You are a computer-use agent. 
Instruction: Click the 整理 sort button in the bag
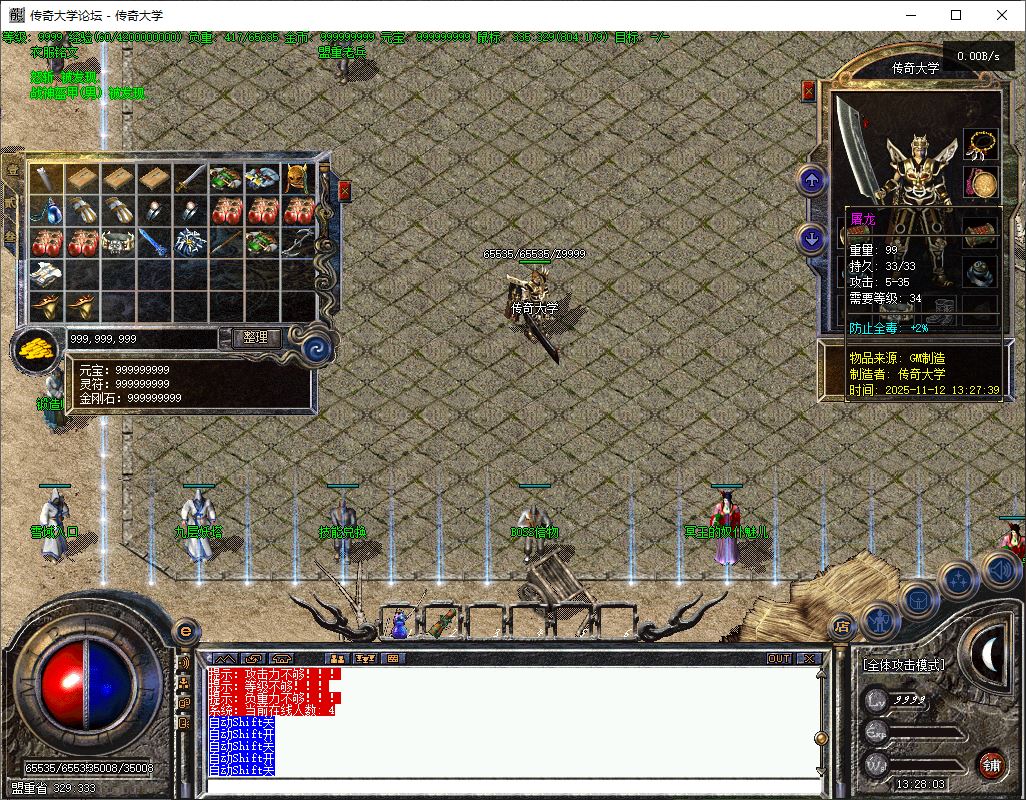point(256,338)
